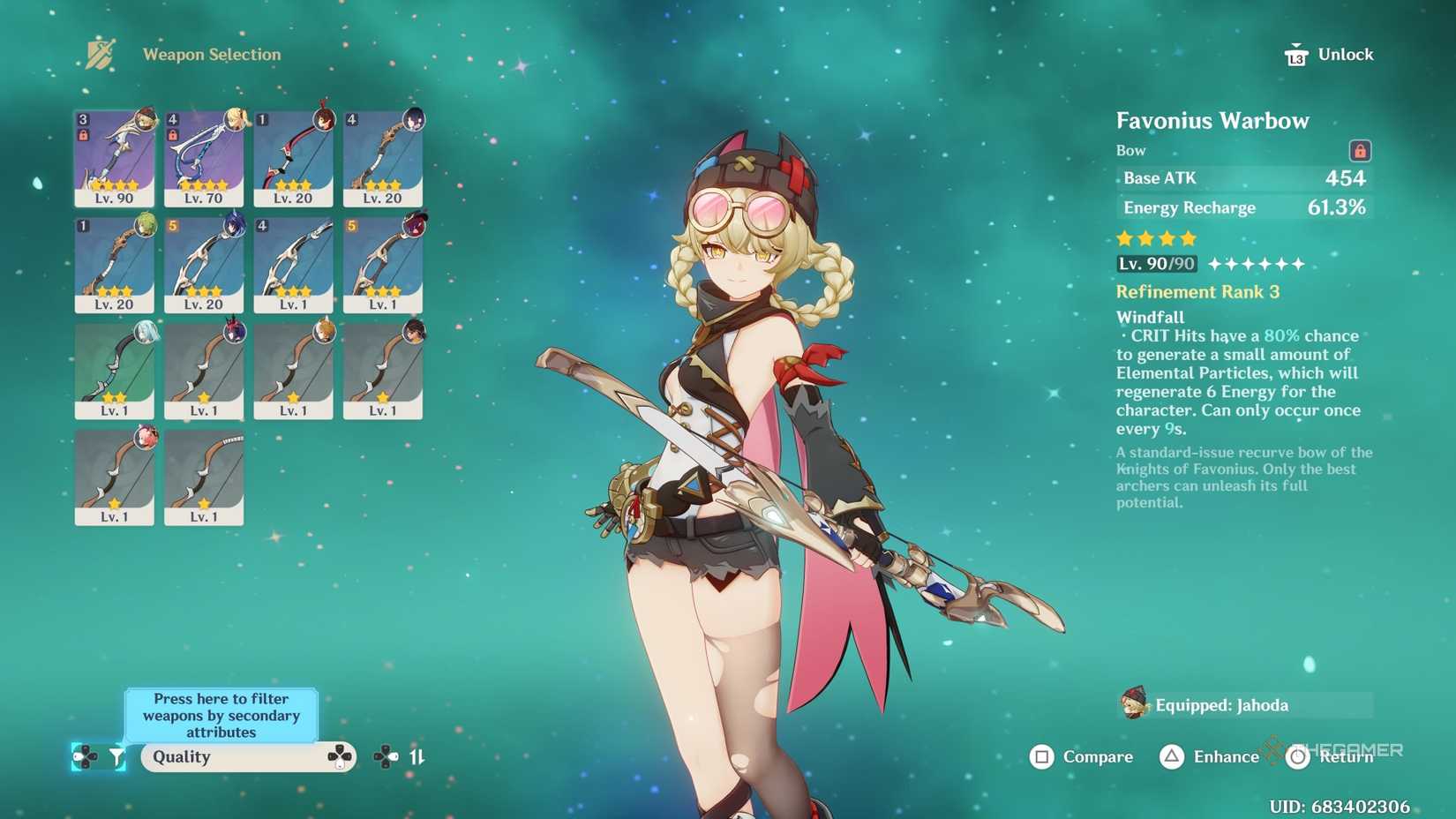Screen dimensions: 1456x819
Task: Click the d-pad control left of the Quality dropdown
Action: pos(86,757)
